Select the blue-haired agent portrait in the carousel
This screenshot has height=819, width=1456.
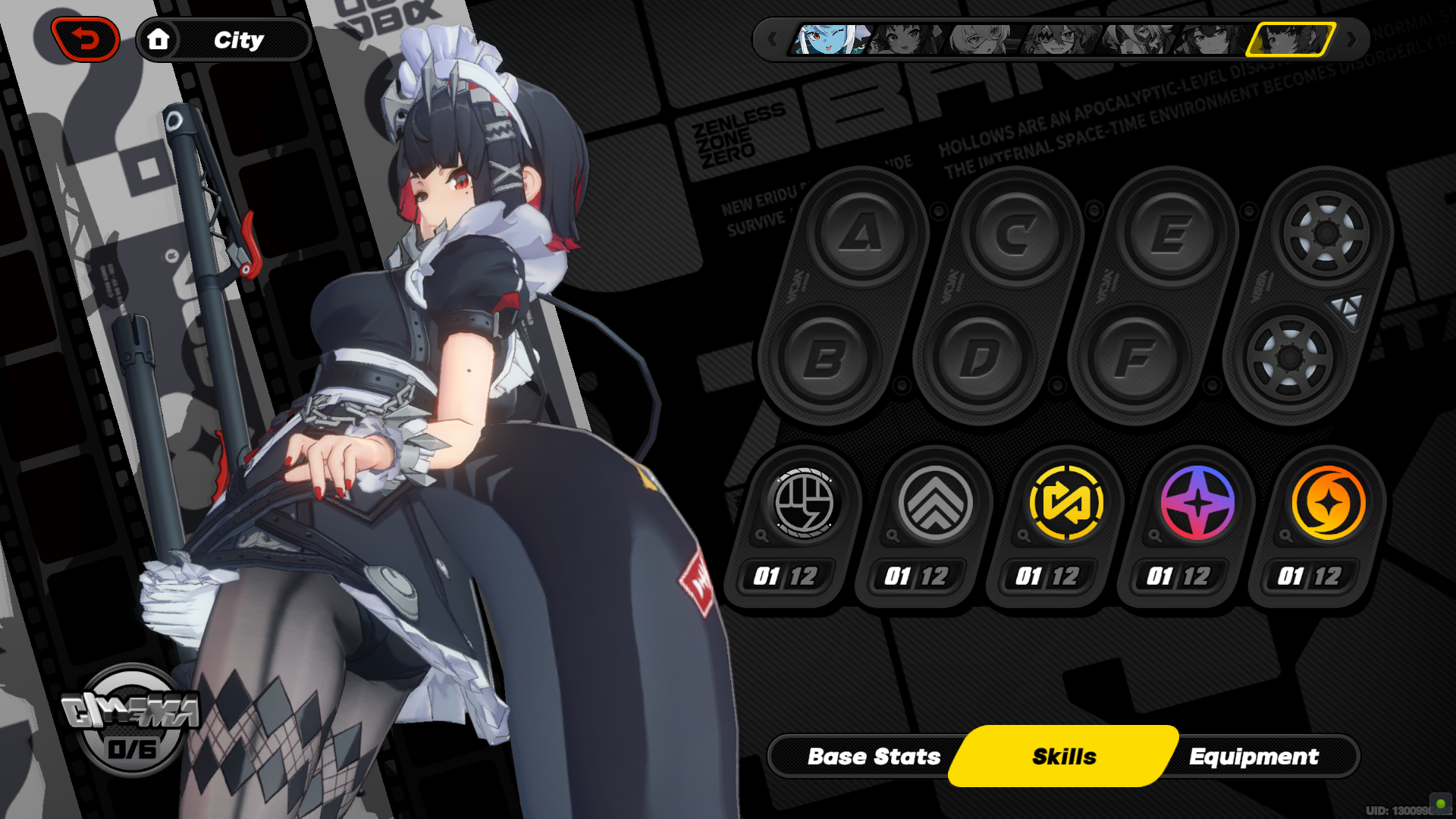click(830, 39)
